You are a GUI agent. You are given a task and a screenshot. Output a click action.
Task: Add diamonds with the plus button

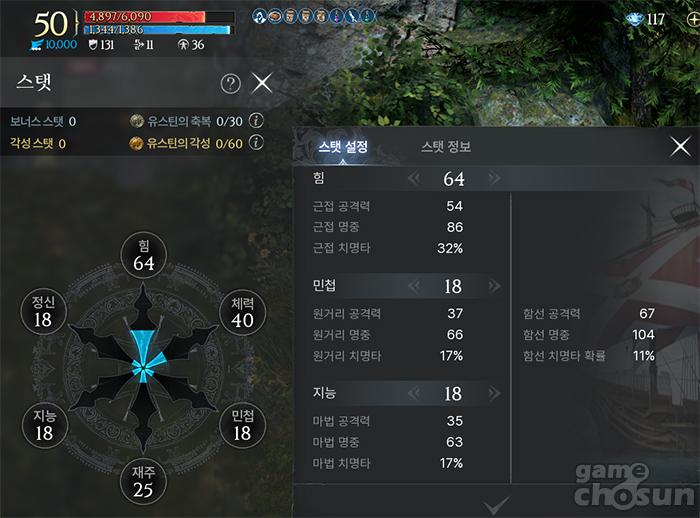(x=692, y=19)
